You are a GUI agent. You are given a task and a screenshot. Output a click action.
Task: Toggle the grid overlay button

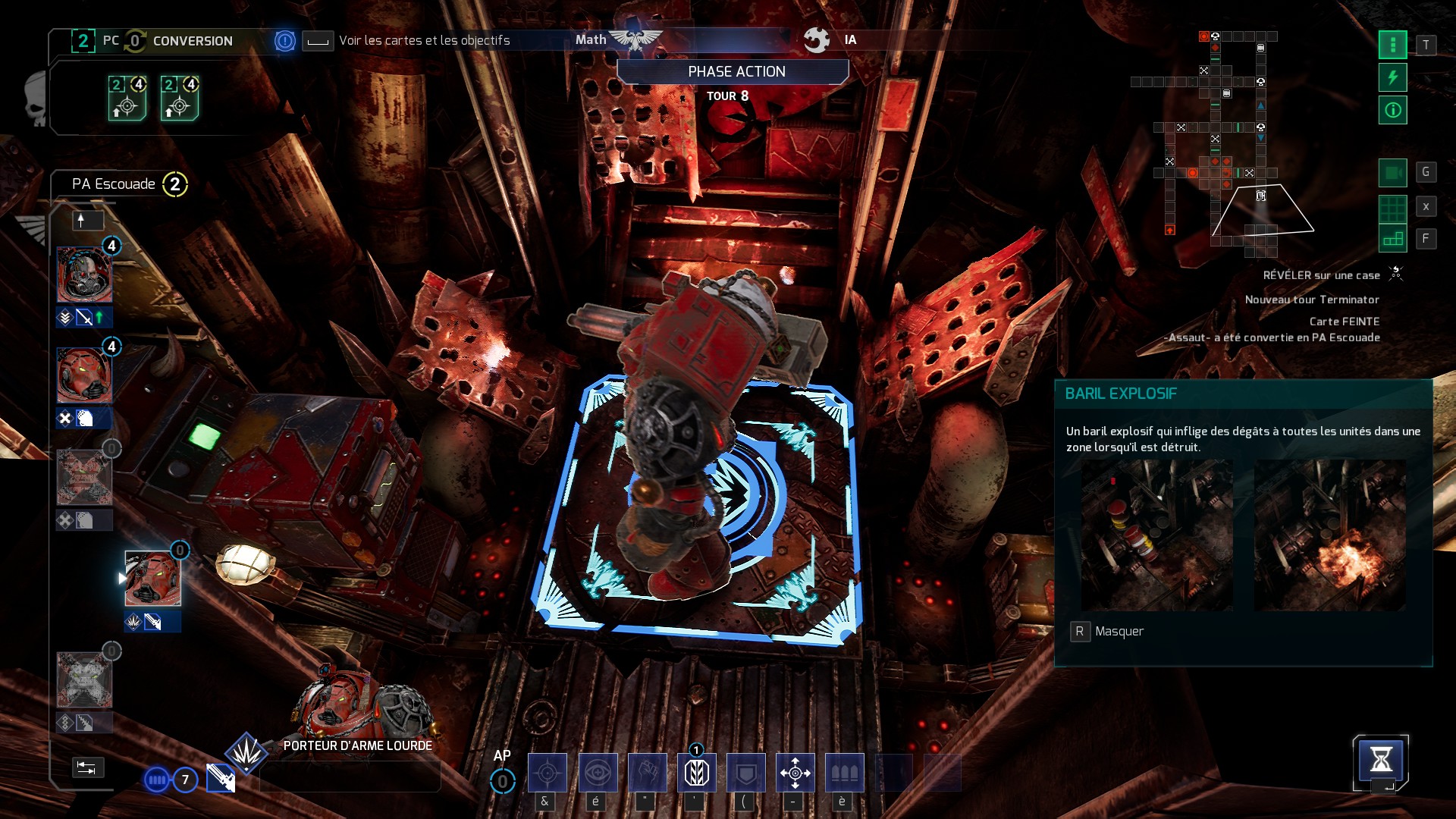1392,206
